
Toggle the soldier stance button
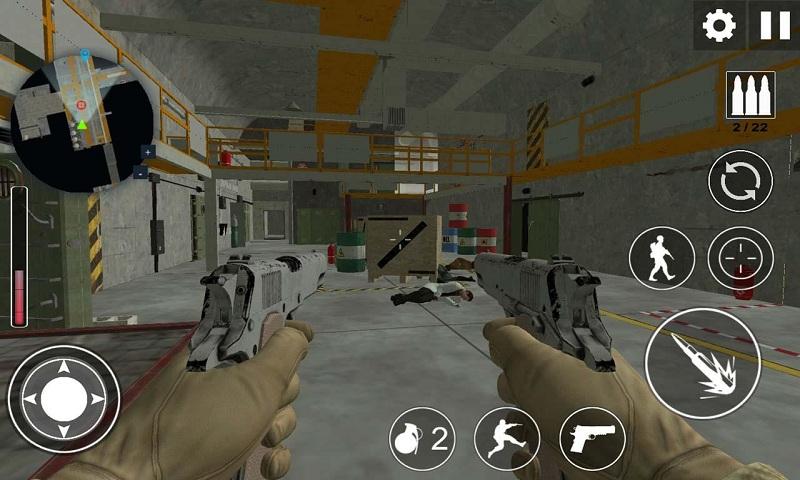(x=661, y=259)
